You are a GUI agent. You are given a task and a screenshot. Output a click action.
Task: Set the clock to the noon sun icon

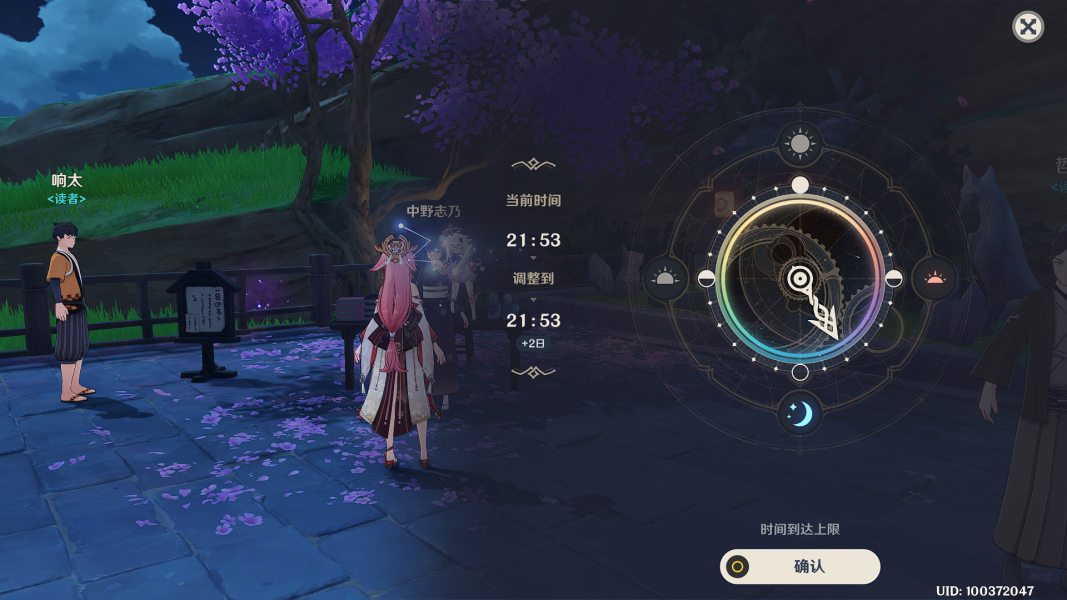[x=800, y=146]
